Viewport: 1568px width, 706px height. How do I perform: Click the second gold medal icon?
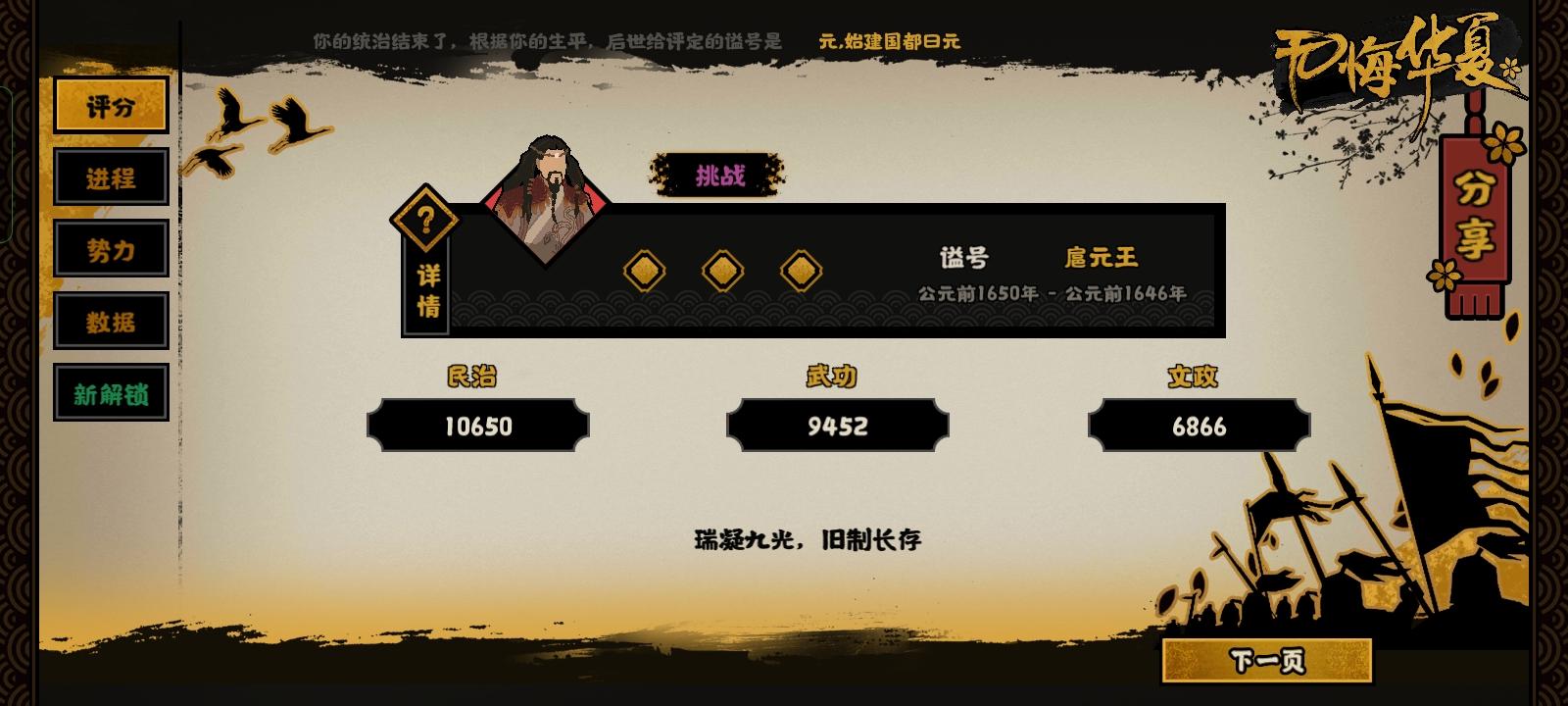(722, 268)
